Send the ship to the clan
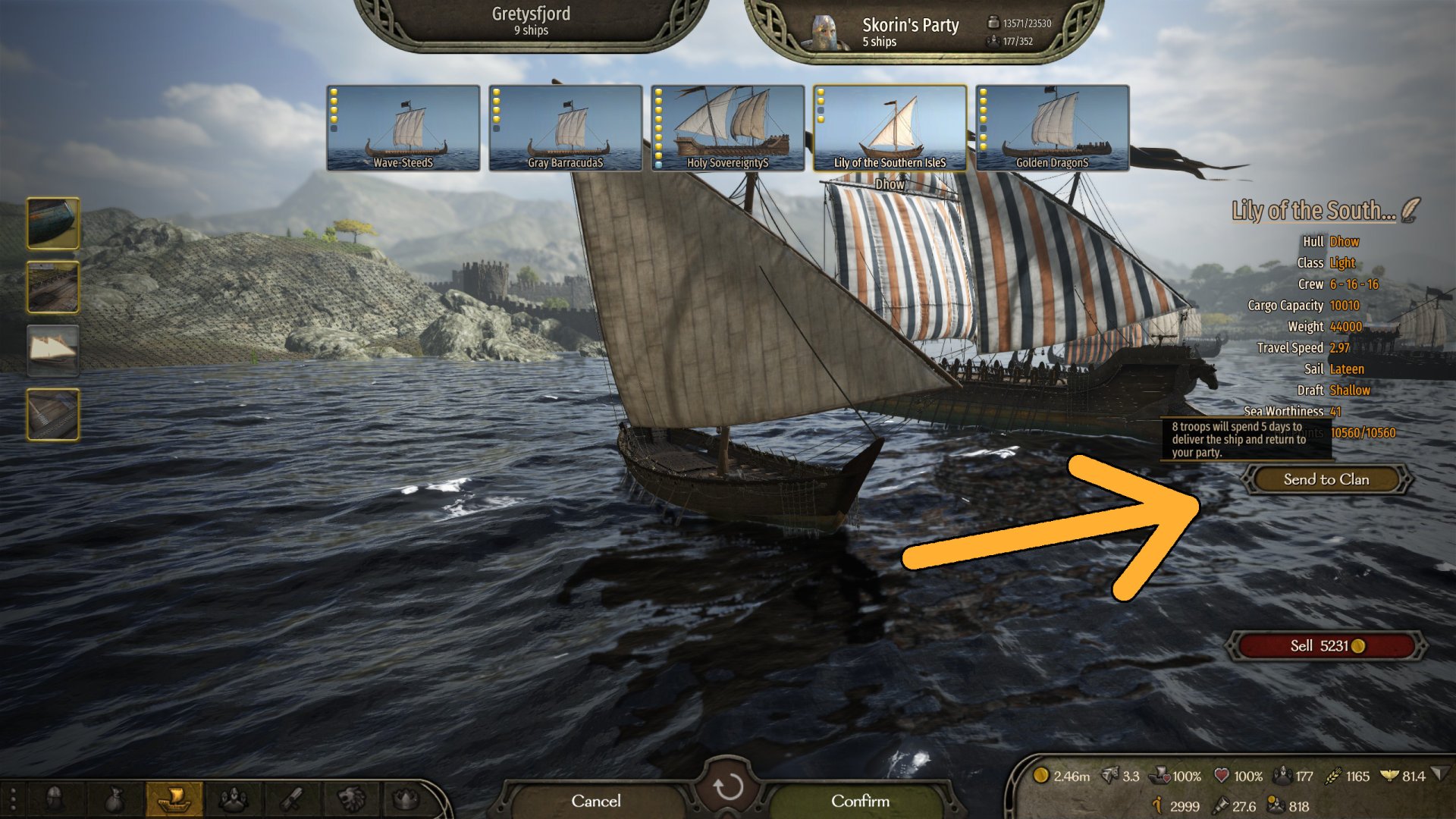The height and width of the screenshot is (819, 1456). tap(1326, 479)
